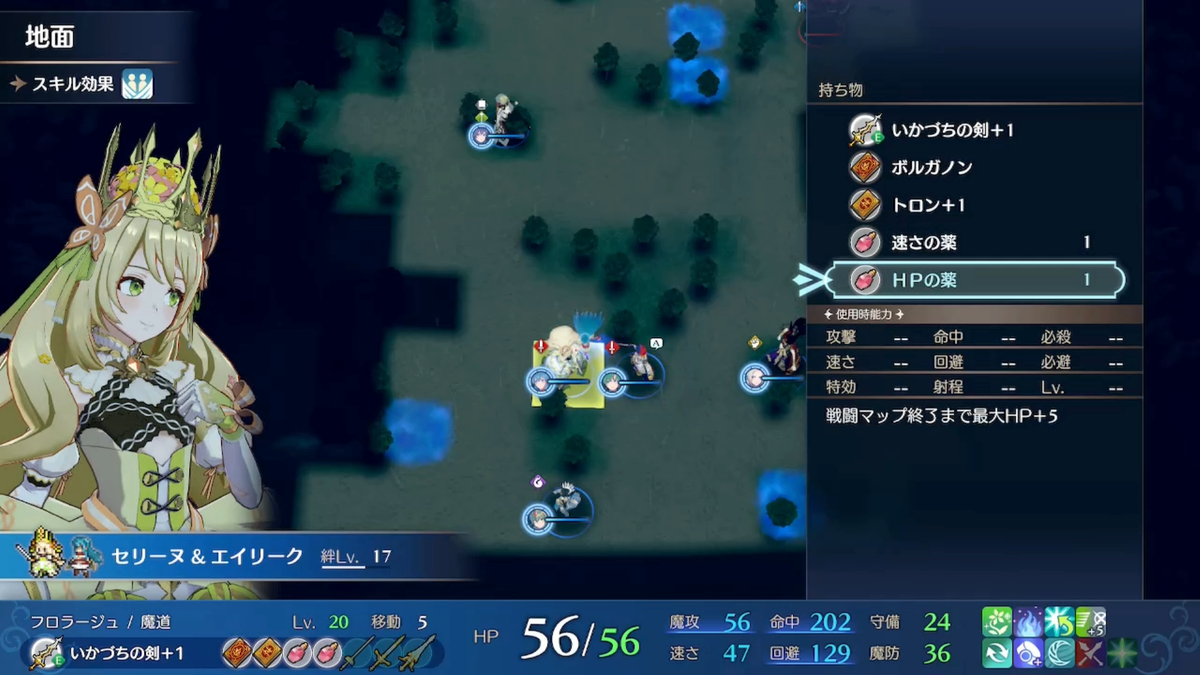The height and width of the screenshot is (675, 1200).
Task: Select the unit with the yellow highlighted tile
Action: (x=567, y=371)
